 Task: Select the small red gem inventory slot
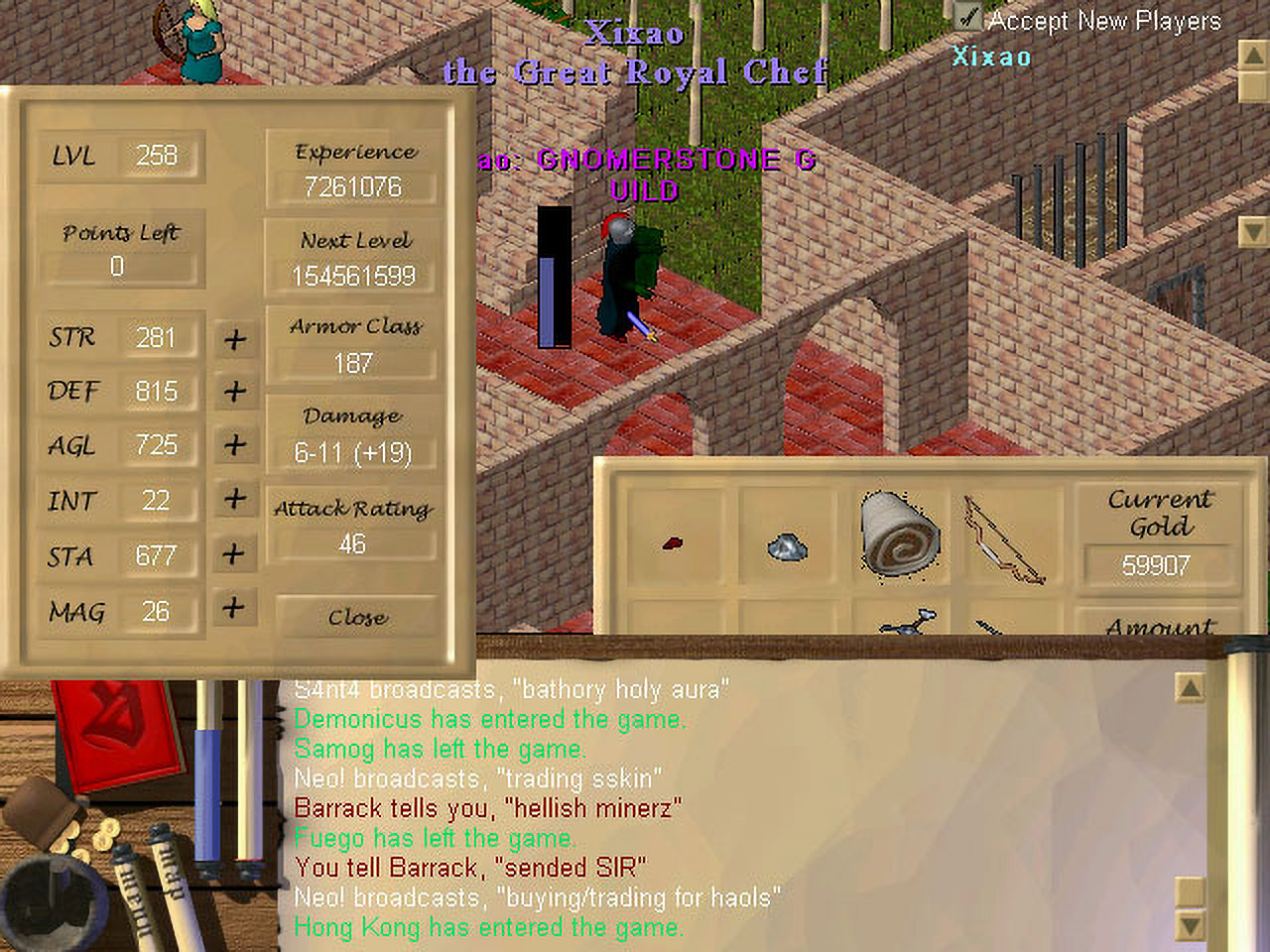(x=673, y=543)
